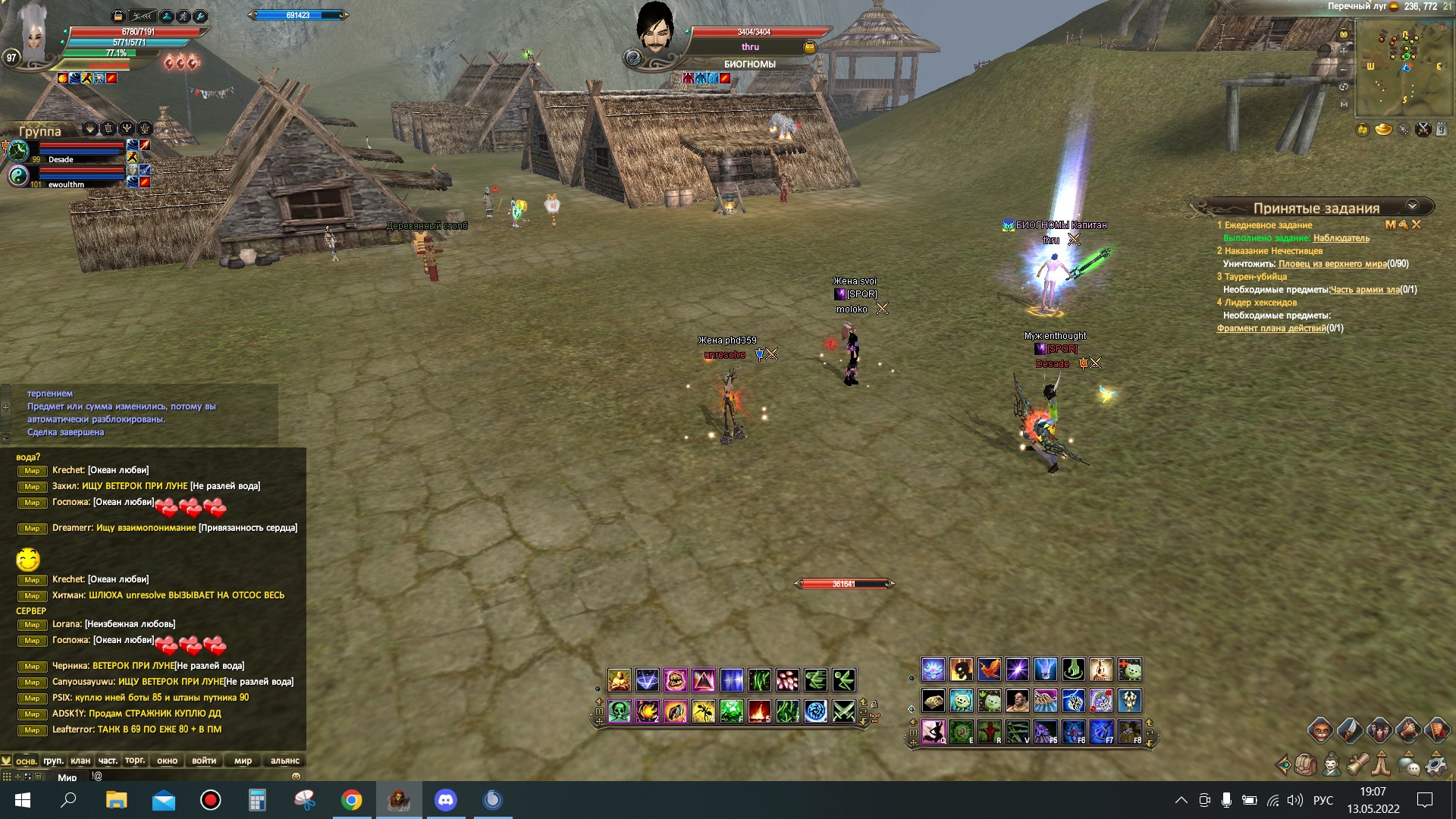Collapse the Принятые задания quest tracker
The height and width of the screenshot is (819, 1456).
(1412, 206)
